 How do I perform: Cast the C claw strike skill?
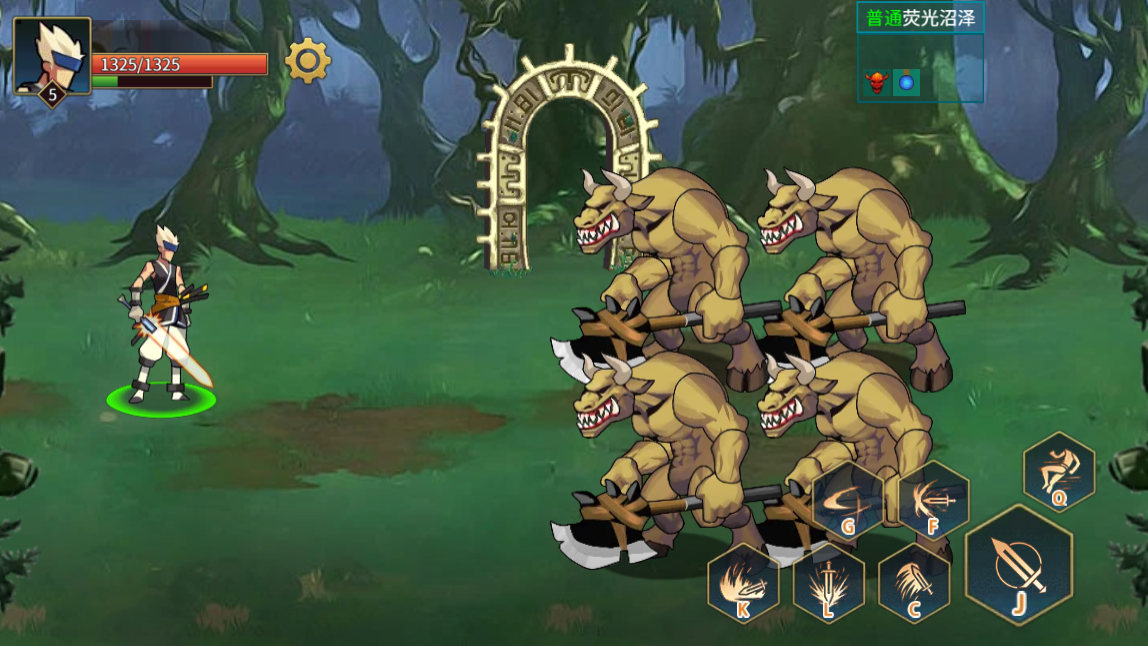[914, 584]
